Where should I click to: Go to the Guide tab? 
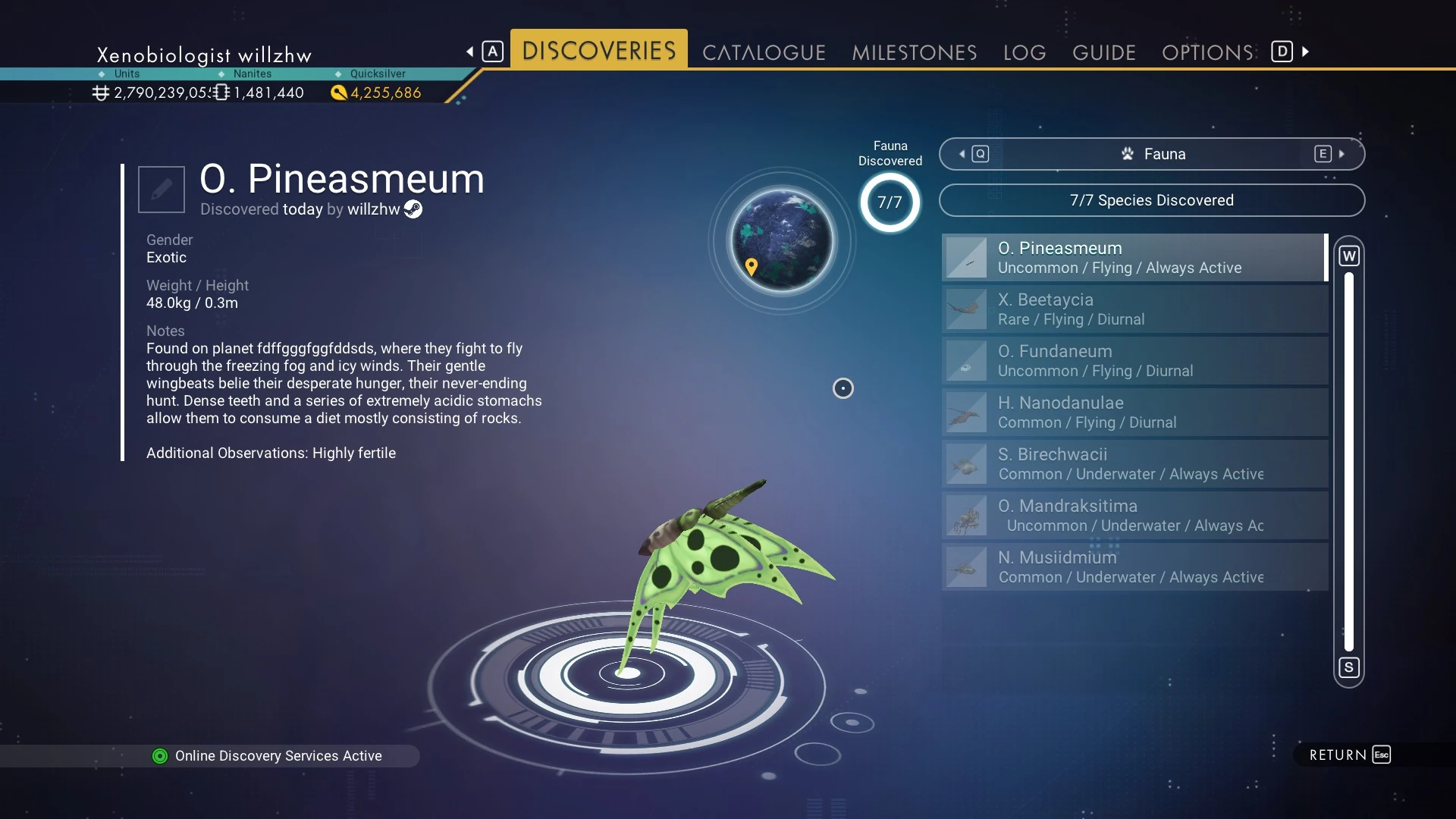(1103, 52)
